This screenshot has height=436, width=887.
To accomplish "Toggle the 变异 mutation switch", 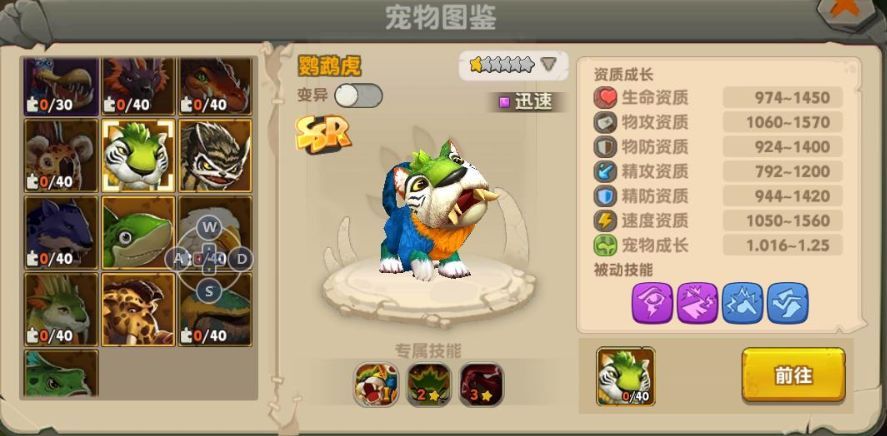I will click(358, 96).
